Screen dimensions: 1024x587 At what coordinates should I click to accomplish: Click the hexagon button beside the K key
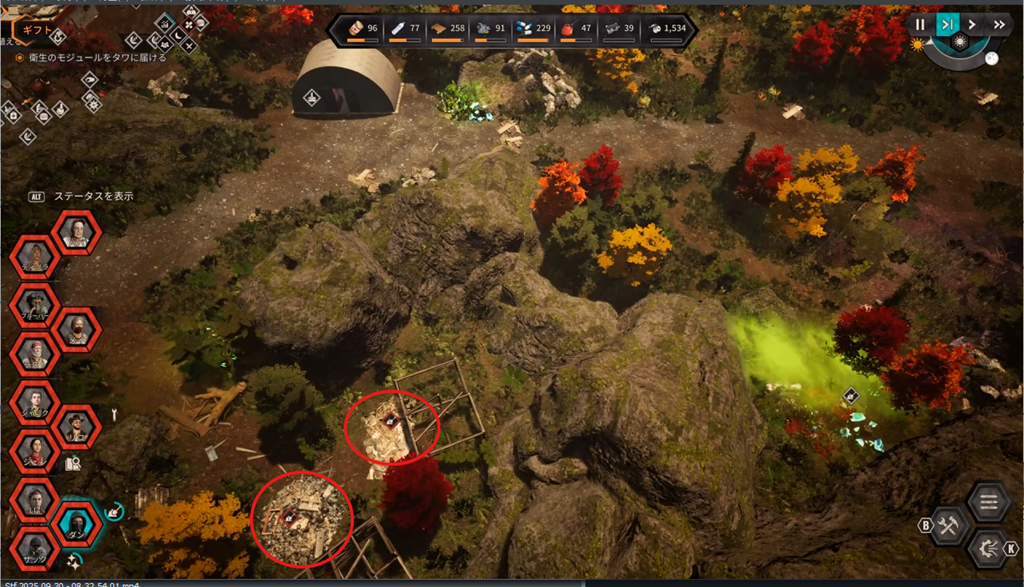point(988,548)
